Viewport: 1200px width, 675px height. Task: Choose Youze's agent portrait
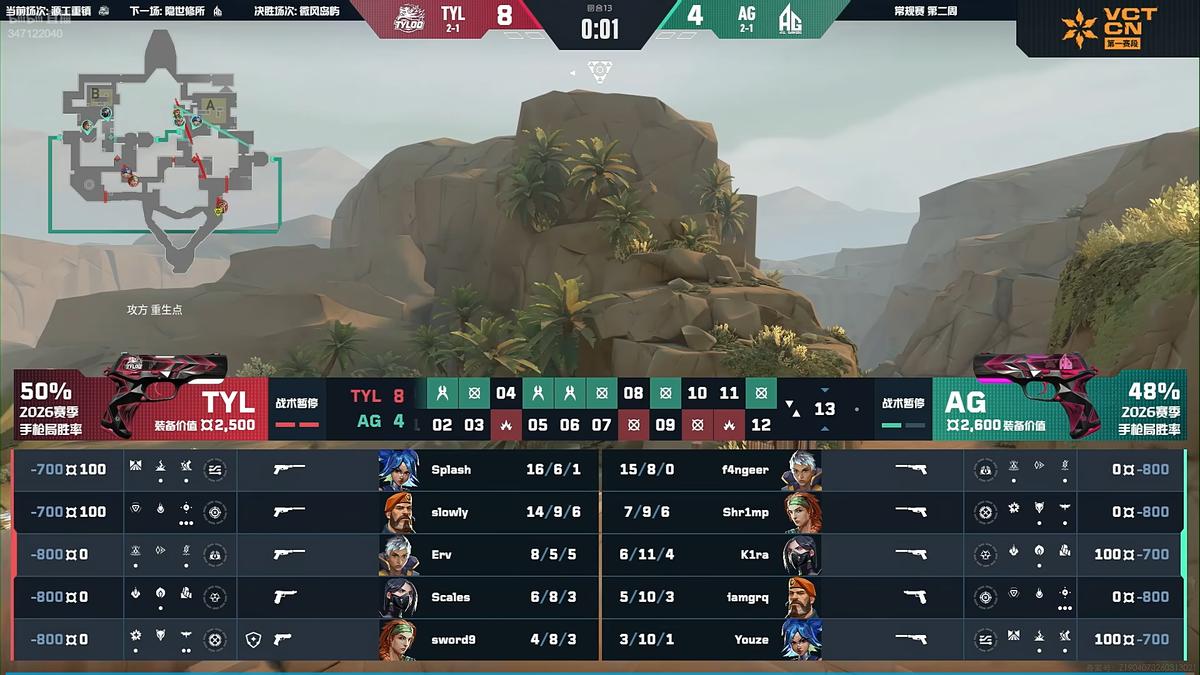[802, 639]
